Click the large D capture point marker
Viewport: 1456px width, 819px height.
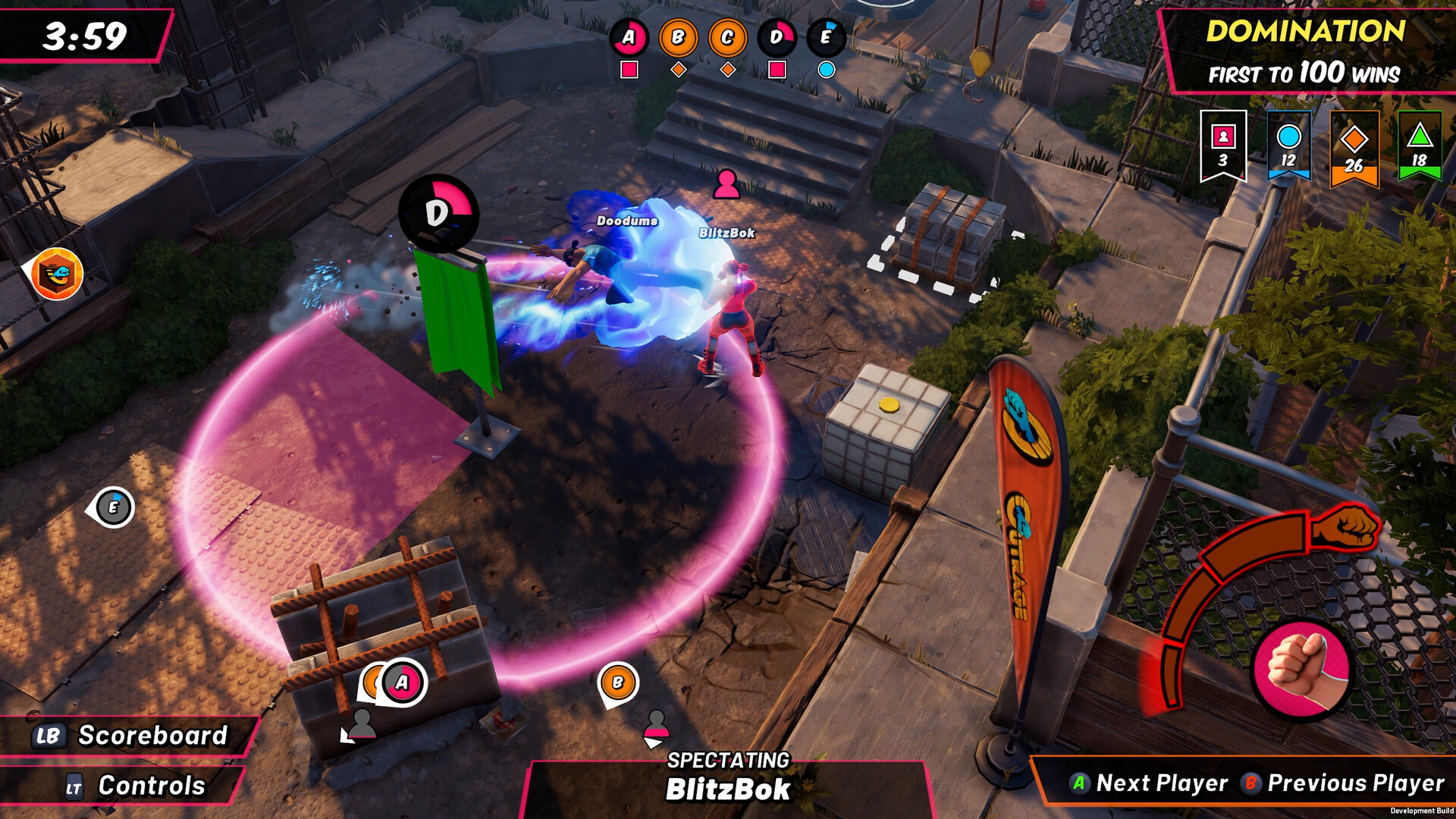pos(438,213)
